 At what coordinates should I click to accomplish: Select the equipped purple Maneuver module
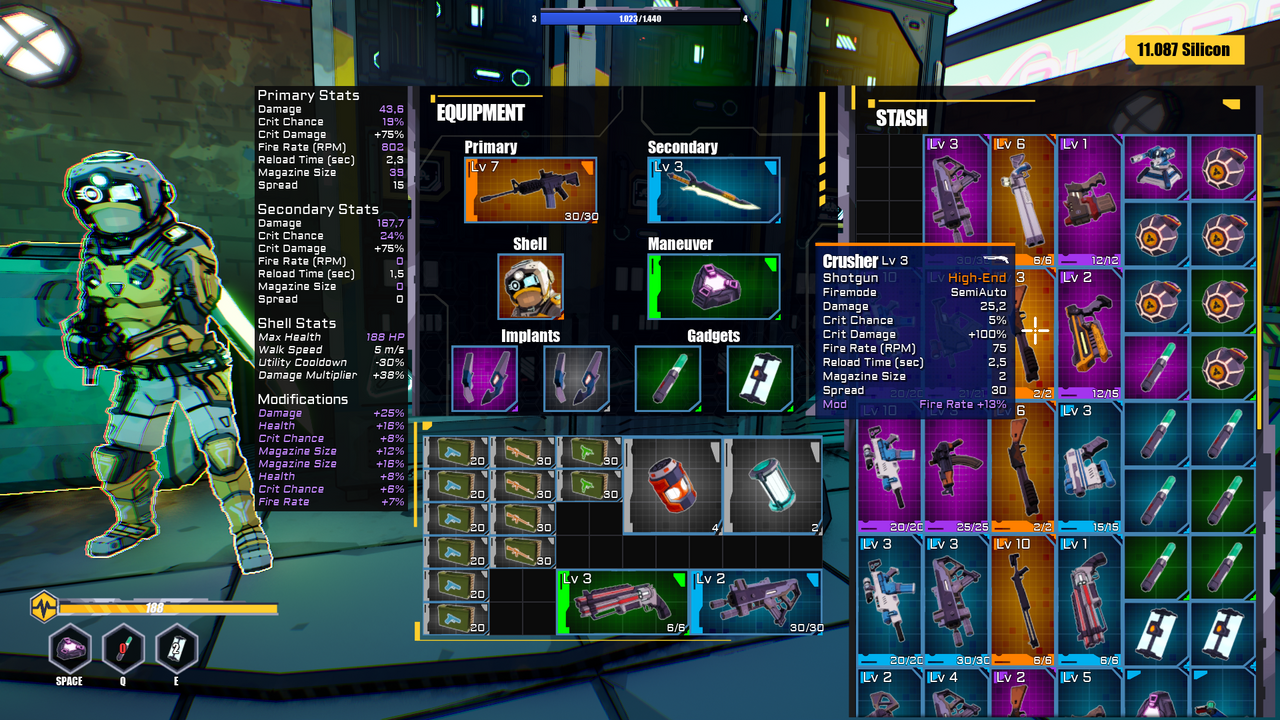coord(713,287)
